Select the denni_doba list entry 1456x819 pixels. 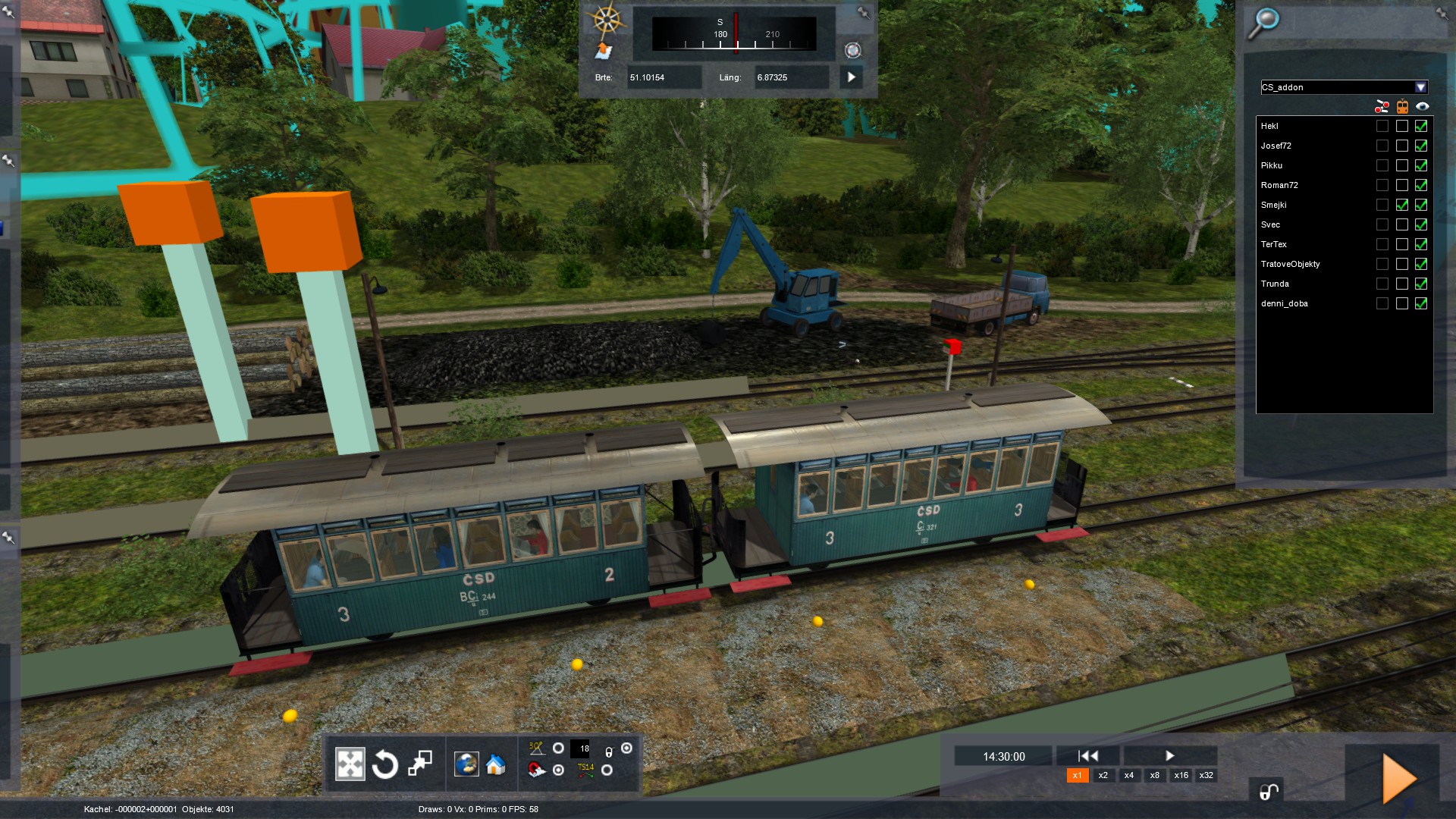click(x=1285, y=303)
